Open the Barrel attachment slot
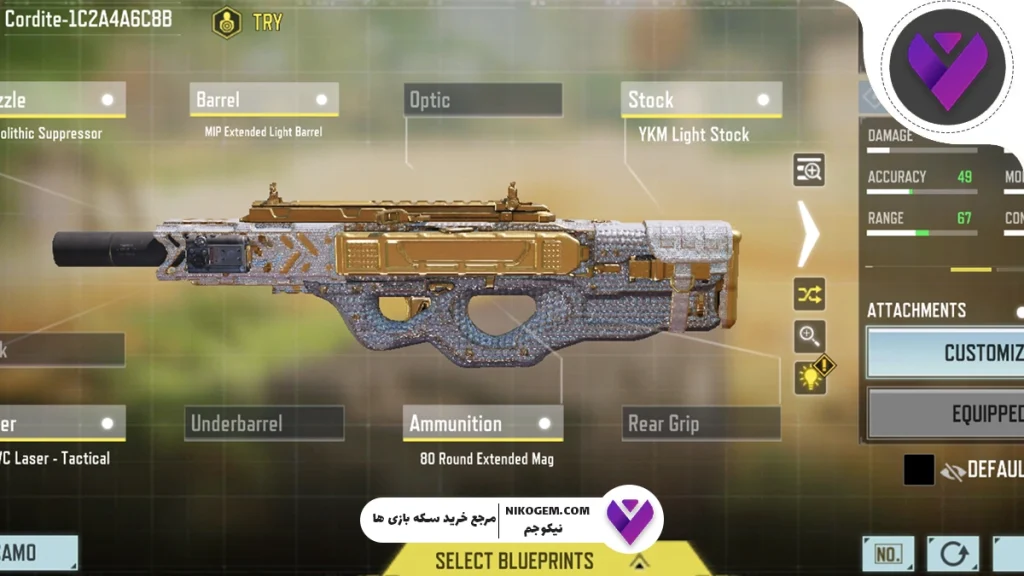The width and height of the screenshot is (1024, 576). pyautogui.click(x=263, y=100)
